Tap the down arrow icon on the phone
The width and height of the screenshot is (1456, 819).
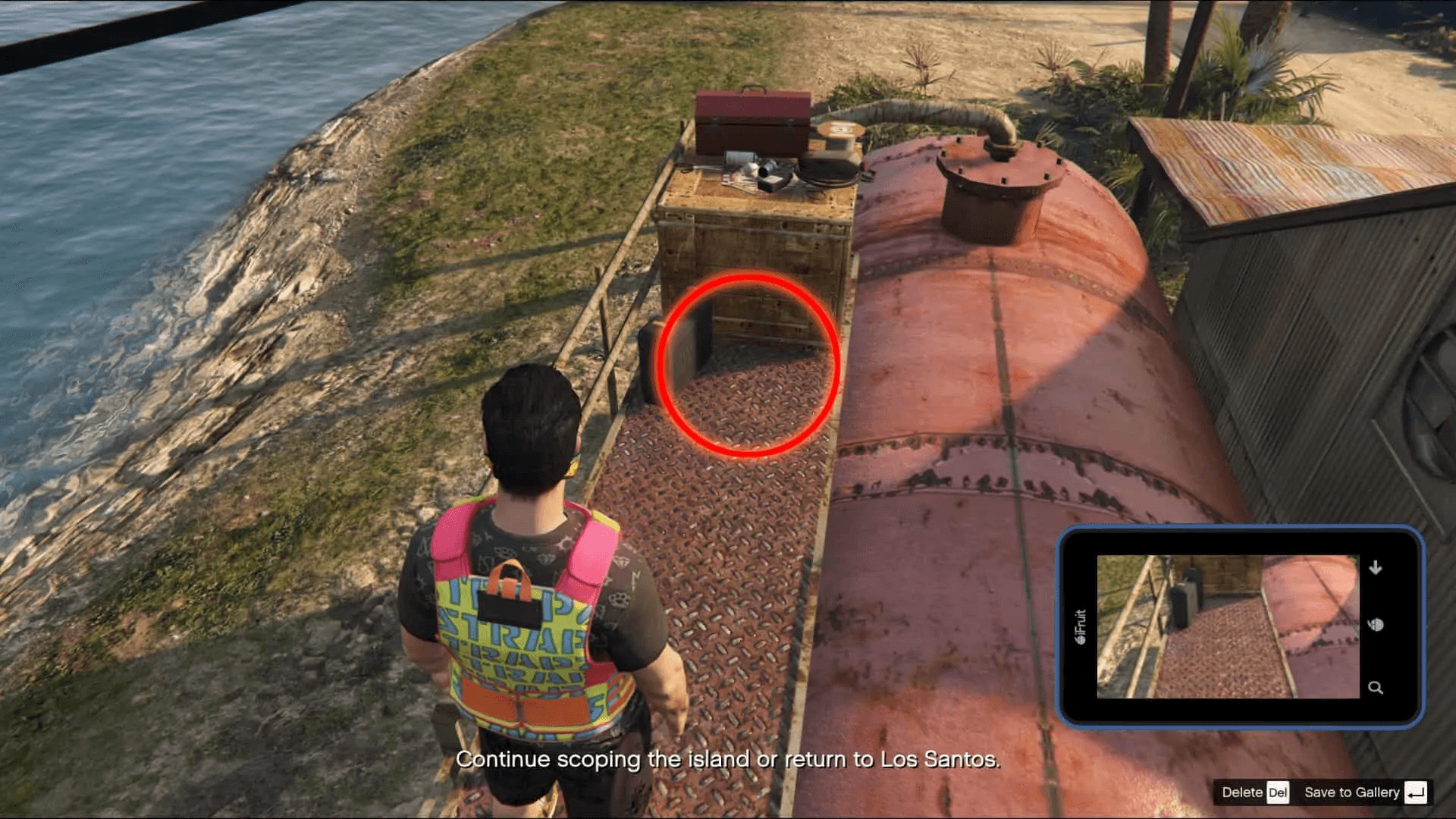(1376, 567)
